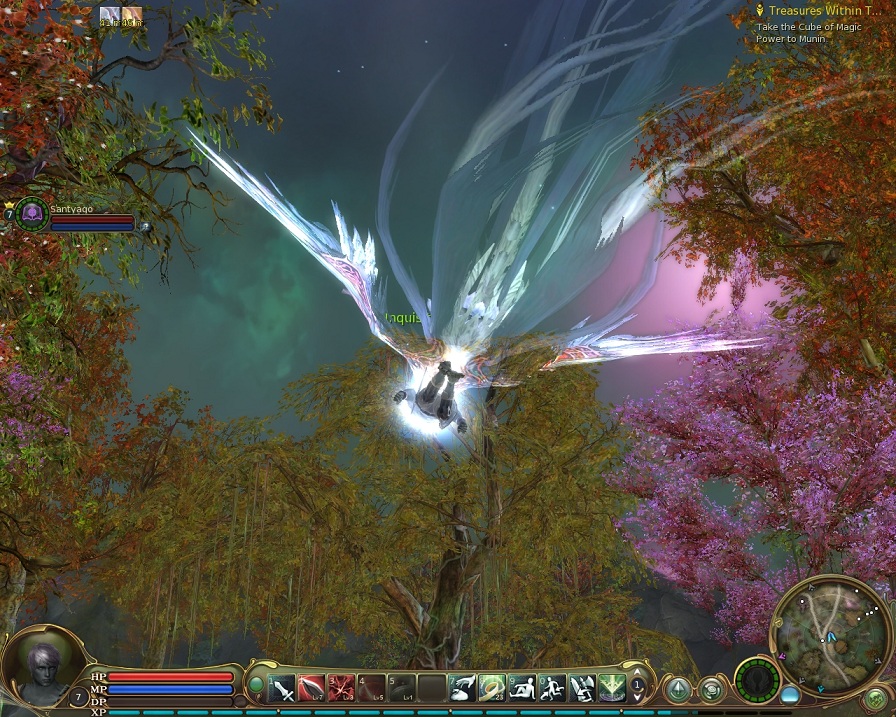Activate the green glowing skill at hotbar end
This screenshot has height=717, width=896.
612,688
